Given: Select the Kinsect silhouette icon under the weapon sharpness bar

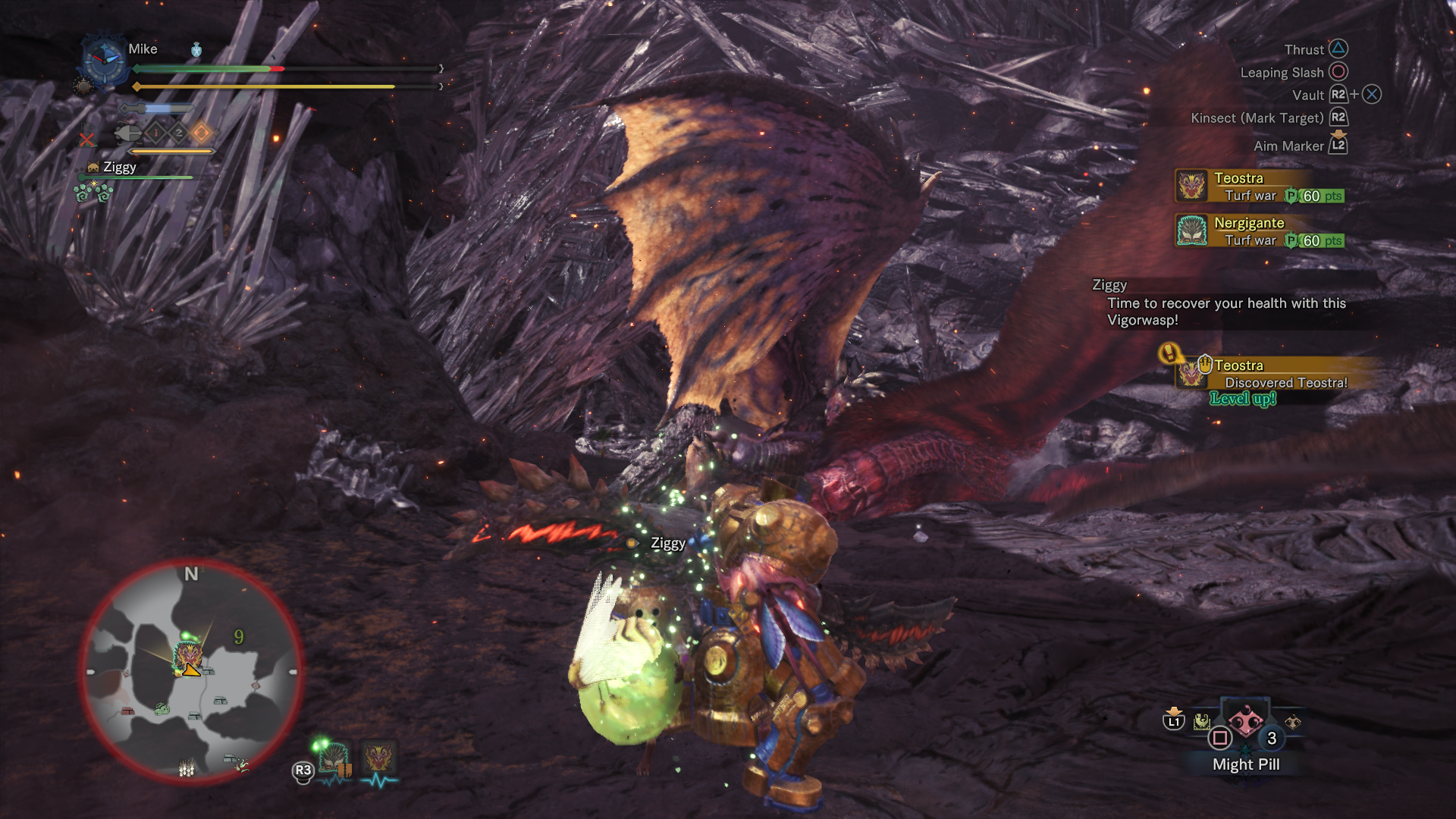Looking at the screenshot, I should (128, 133).
